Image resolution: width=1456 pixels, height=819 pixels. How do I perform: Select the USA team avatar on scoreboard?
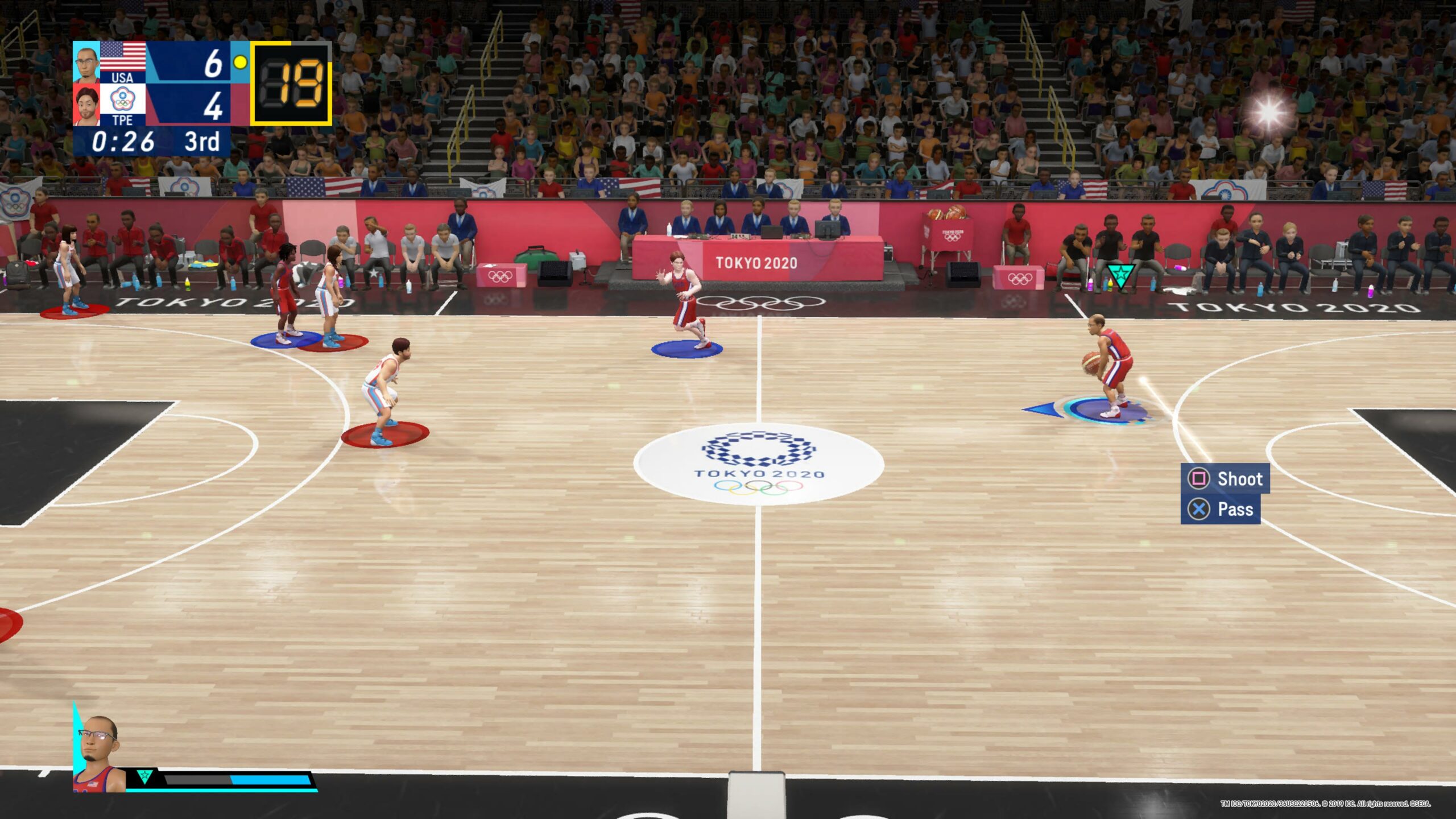86,63
